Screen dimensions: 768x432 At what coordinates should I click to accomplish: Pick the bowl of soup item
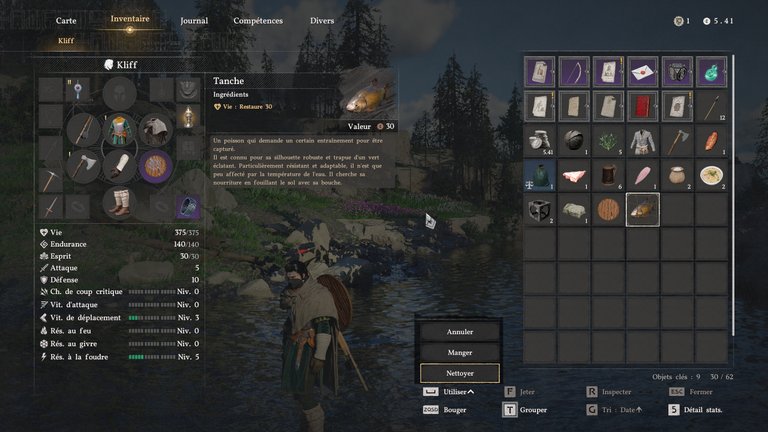(710, 175)
